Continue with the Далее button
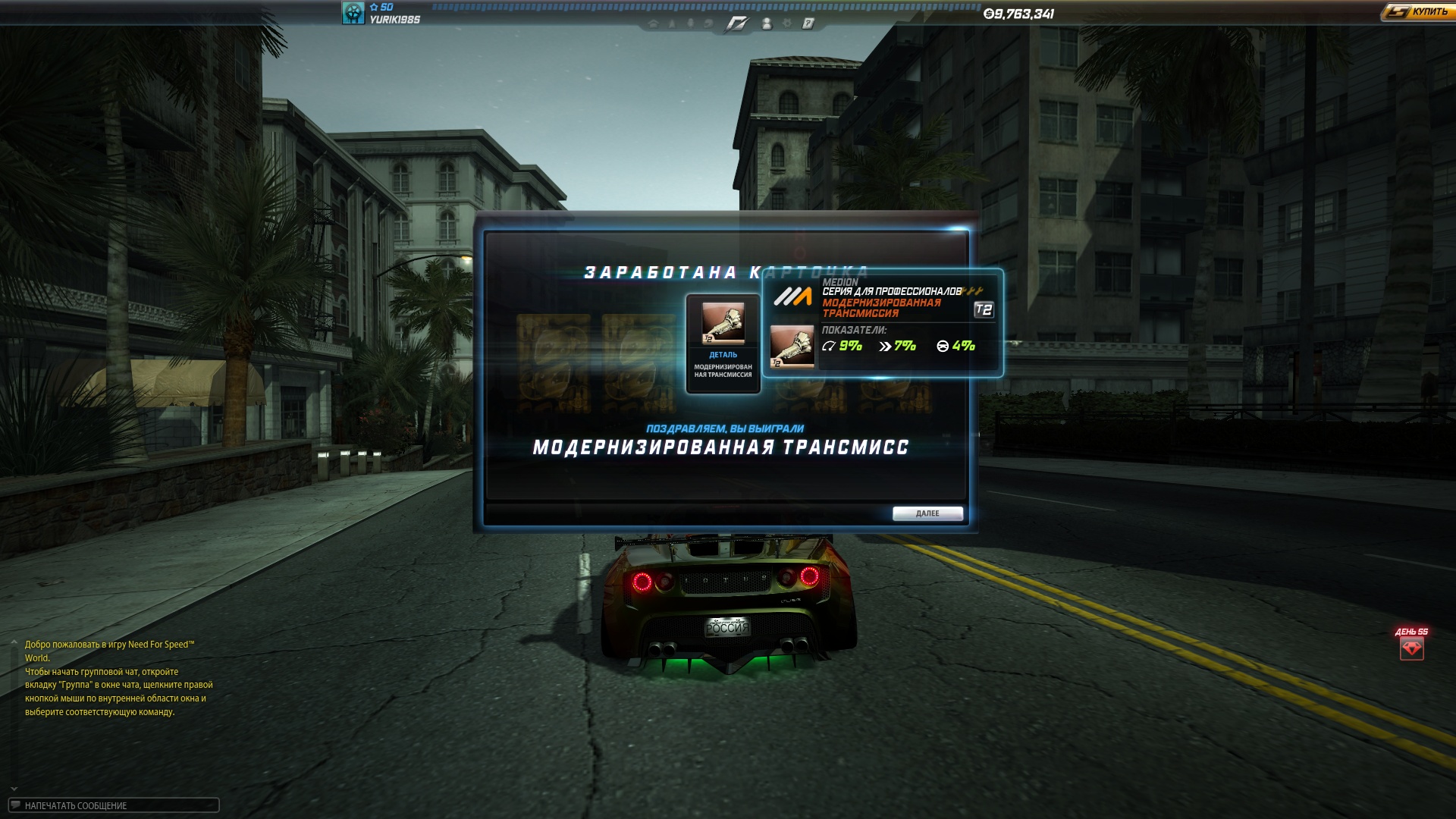Viewport: 1456px width, 819px height. click(927, 513)
